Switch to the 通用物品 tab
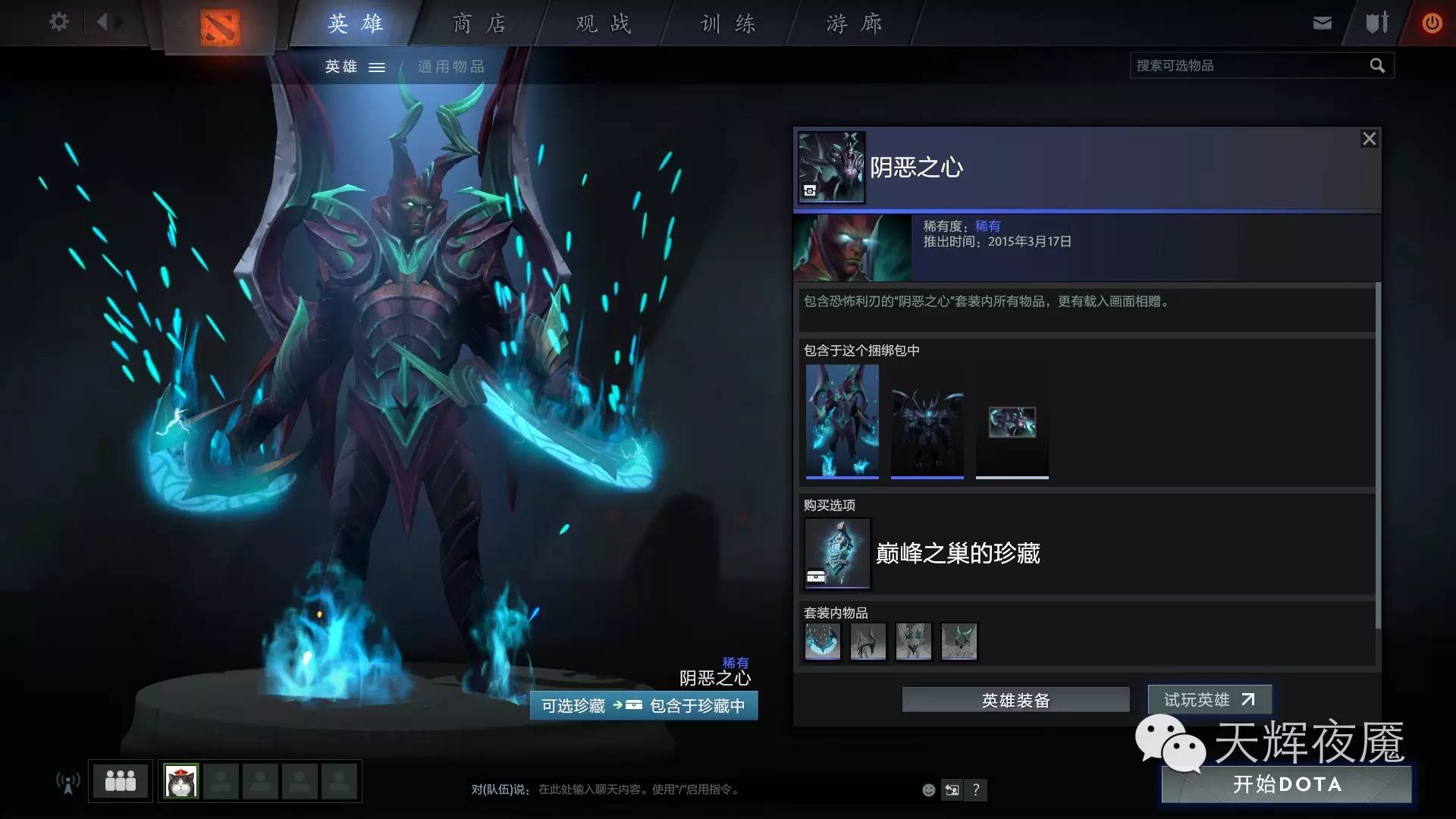Image resolution: width=1456 pixels, height=819 pixels. click(450, 67)
